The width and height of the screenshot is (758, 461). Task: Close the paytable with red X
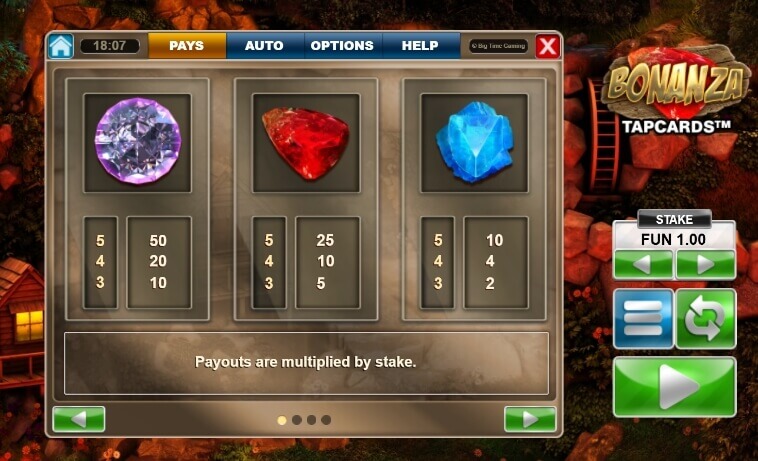point(547,46)
